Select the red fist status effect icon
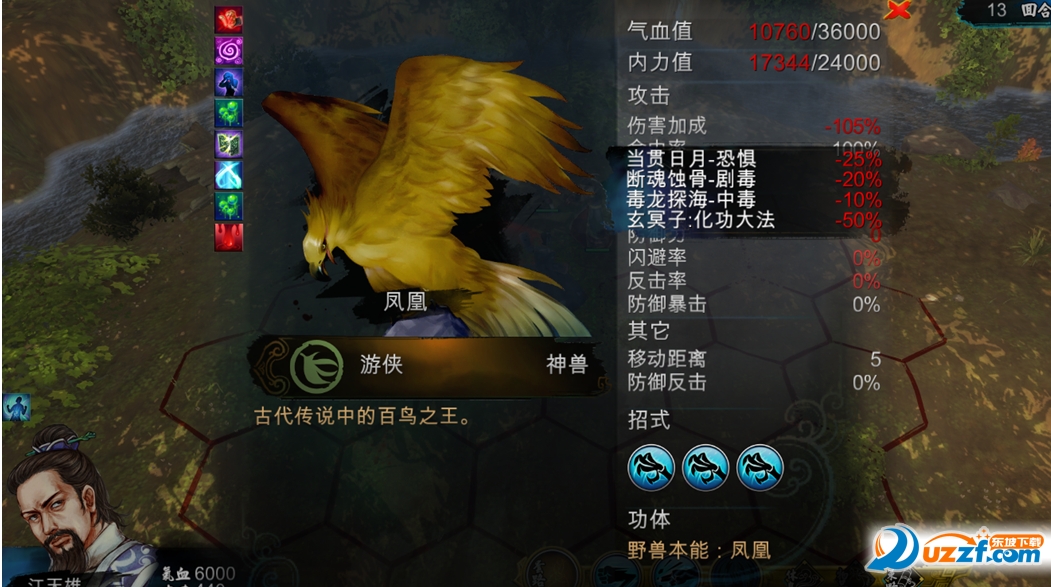This screenshot has width=1051, height=587. tap(229, 19)
